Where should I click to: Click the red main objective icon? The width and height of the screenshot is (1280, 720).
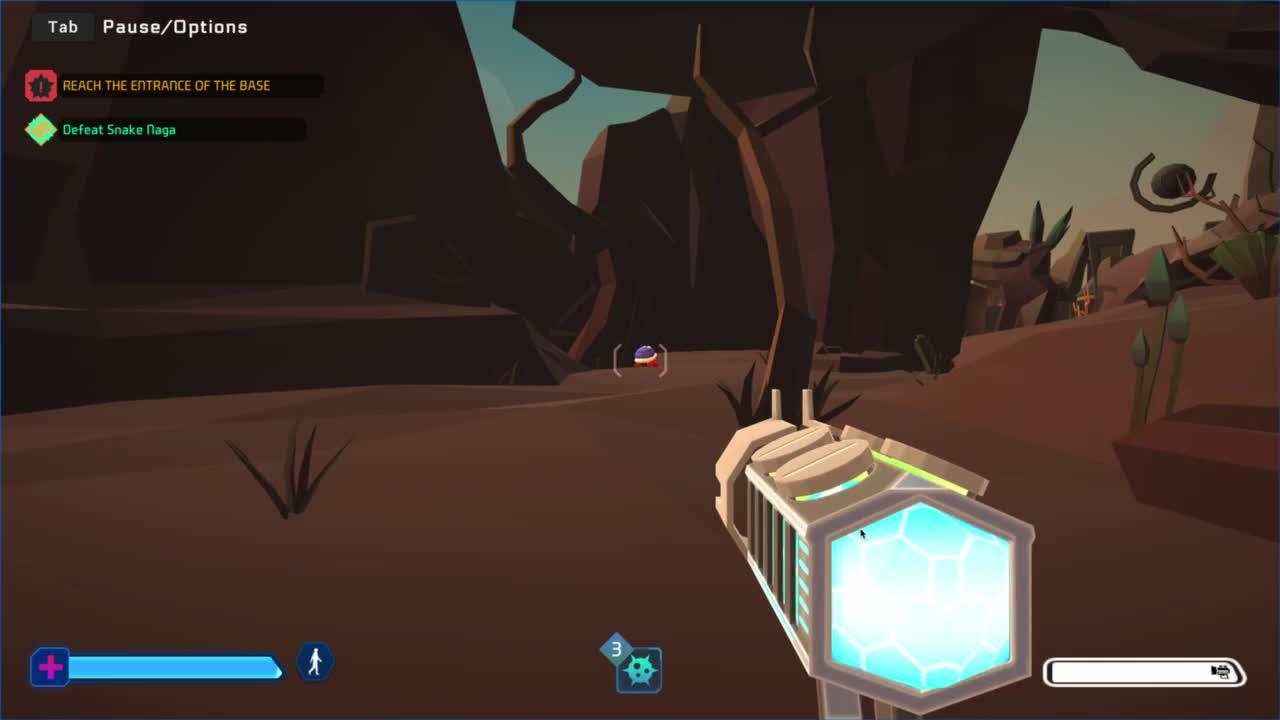point(41,86)
